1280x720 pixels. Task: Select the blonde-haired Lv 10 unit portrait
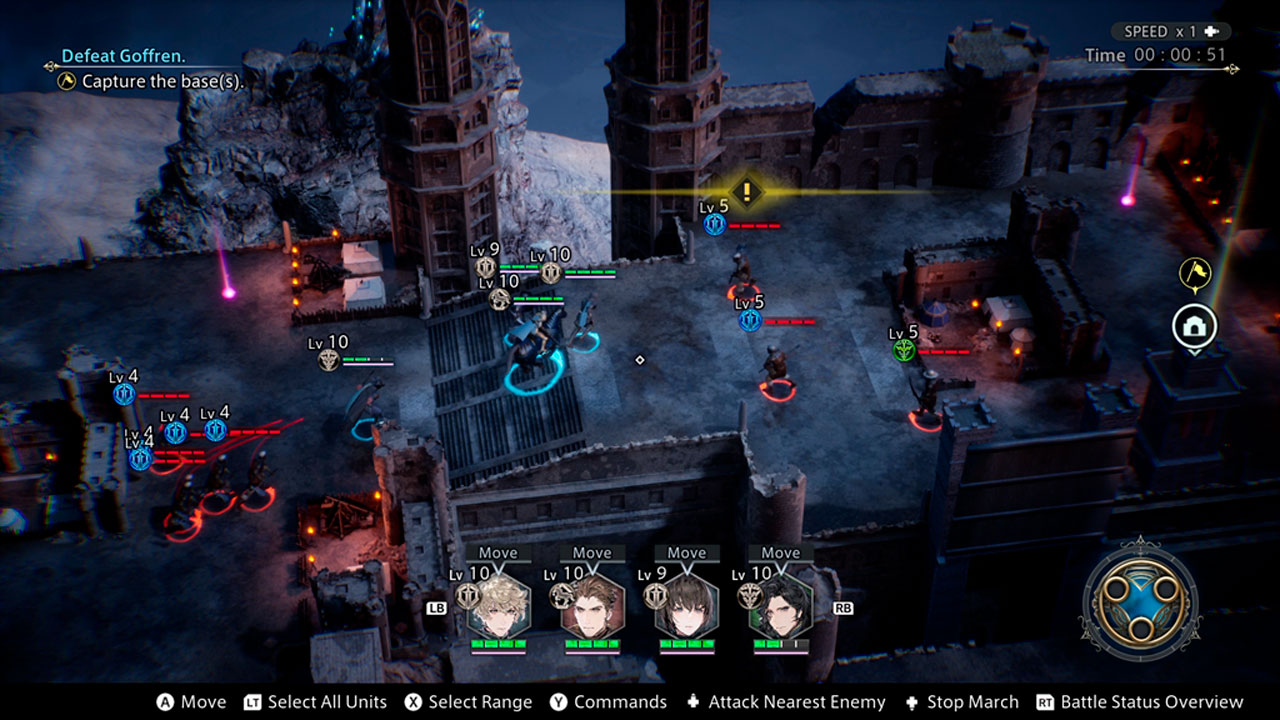click(498, 606)
